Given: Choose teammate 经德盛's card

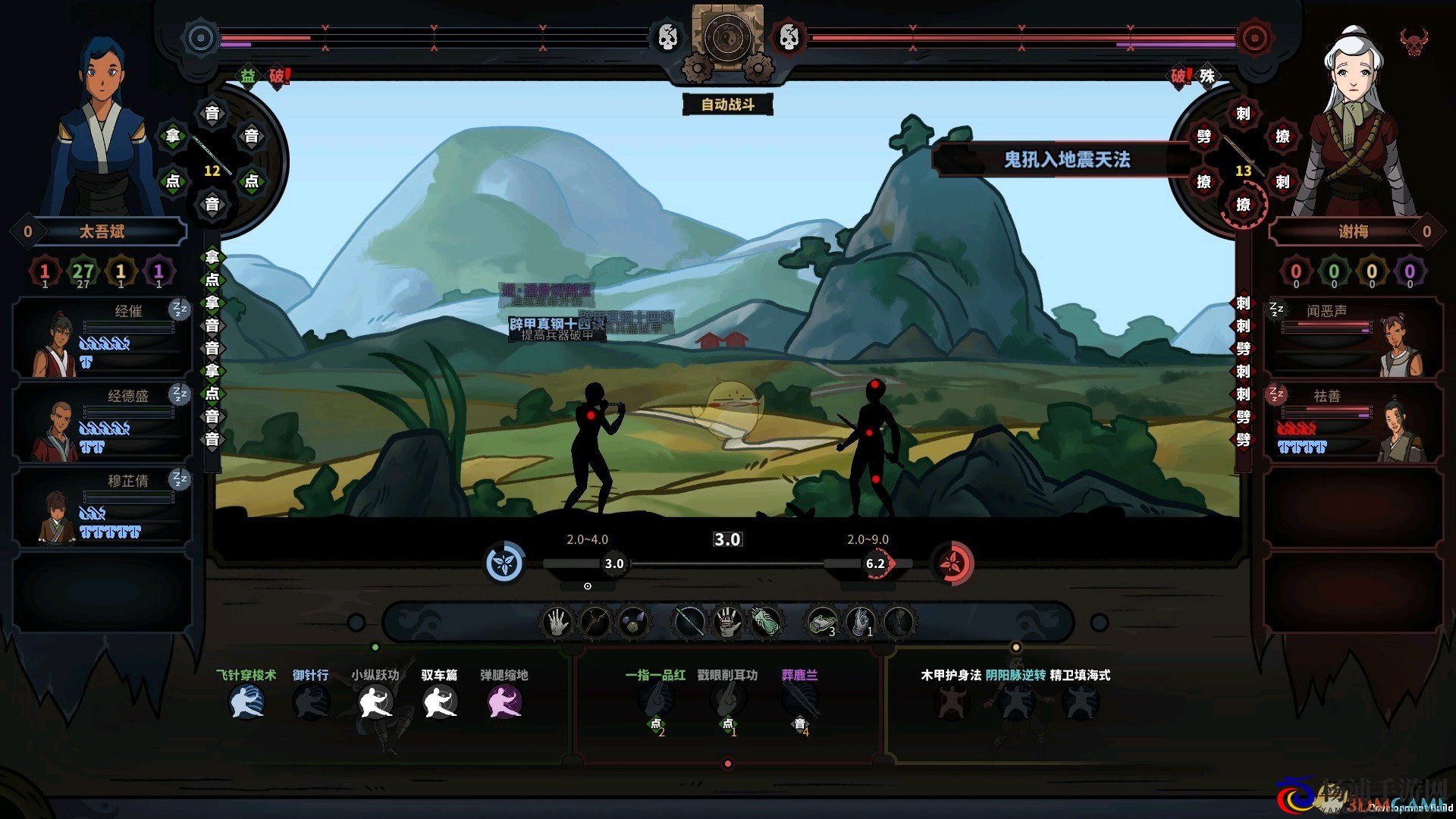Looking at the screenshot, I should [102, 422].
